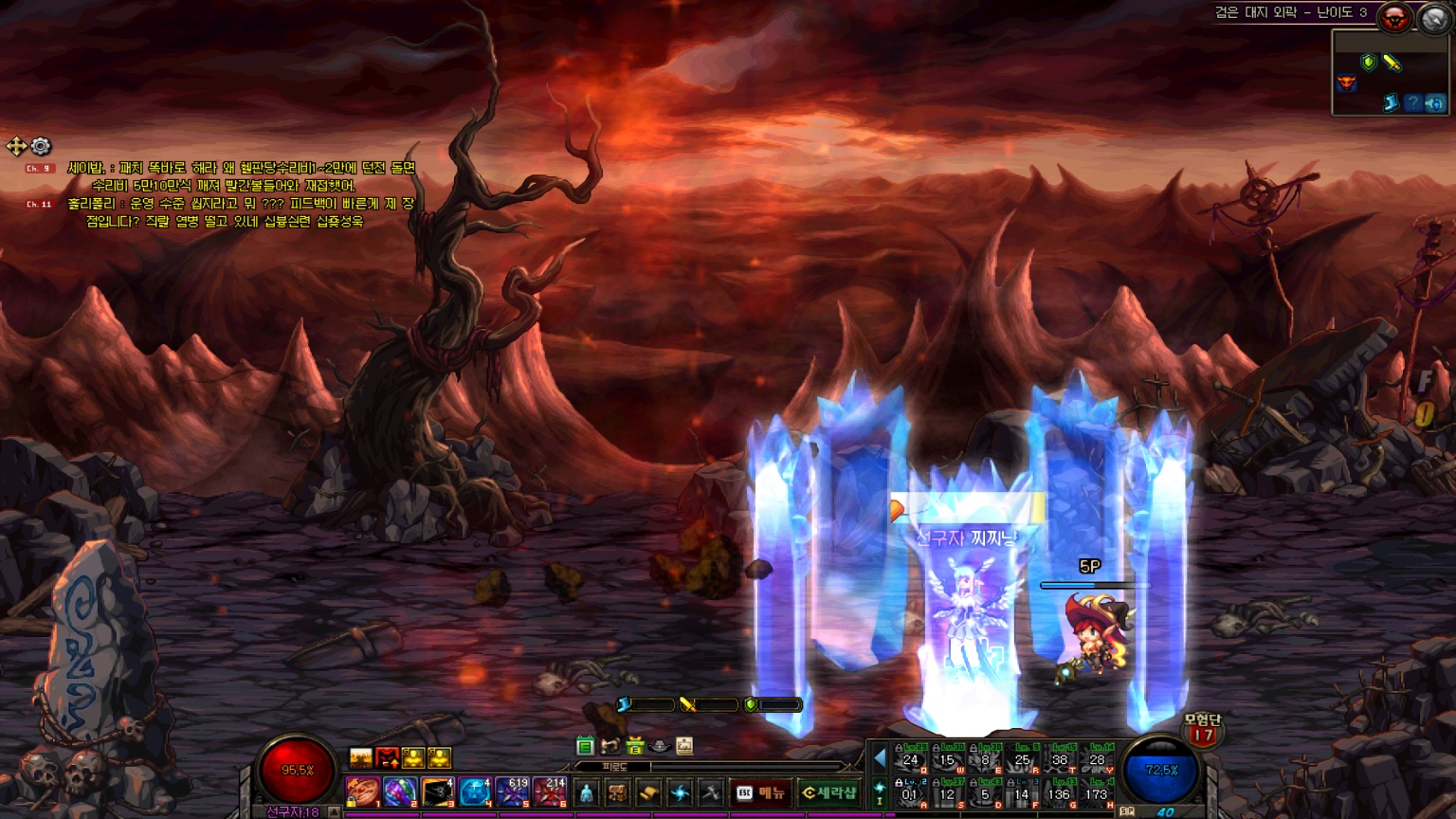Click the red bull boss icon by the dungeon title
This screenshot has height=819, width=1456.
pyautogui.click(x=1394, y=17)
